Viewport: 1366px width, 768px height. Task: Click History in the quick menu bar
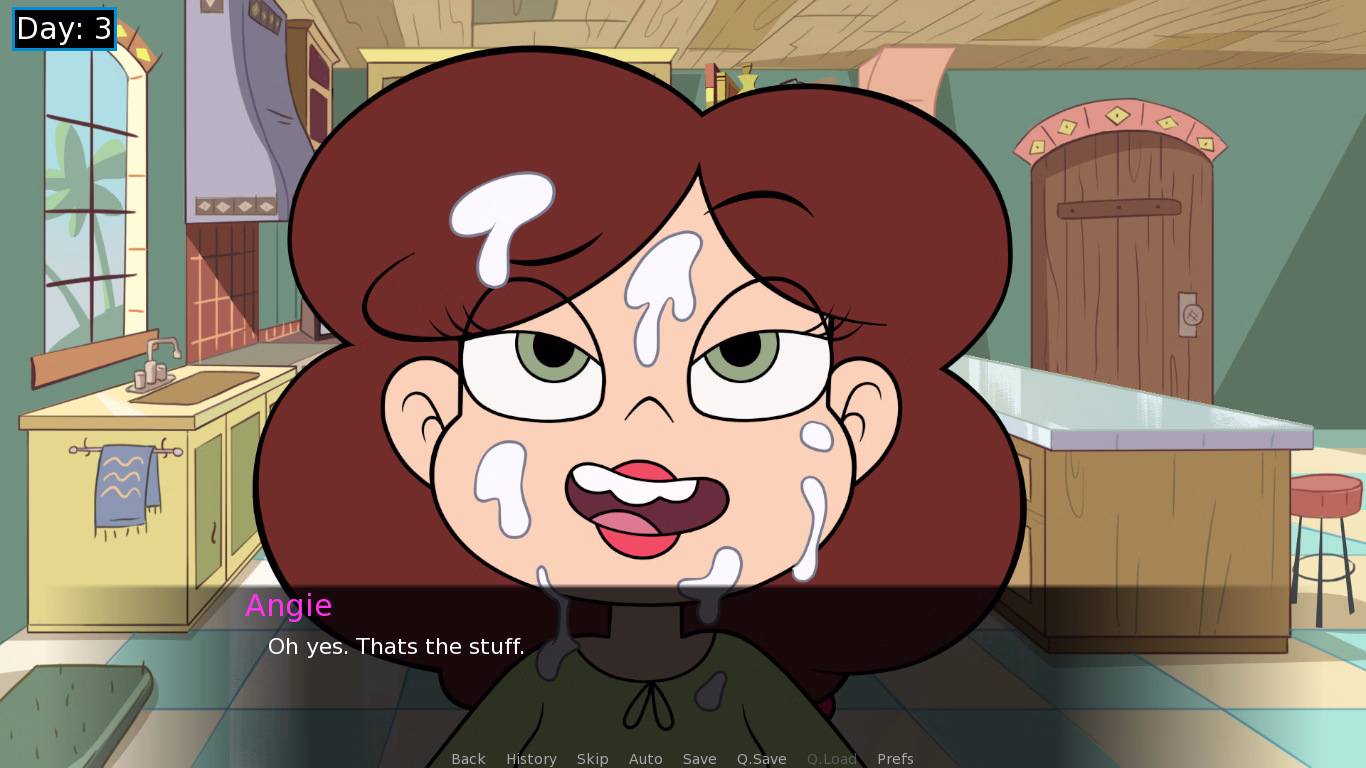click(x=531, y=758)
